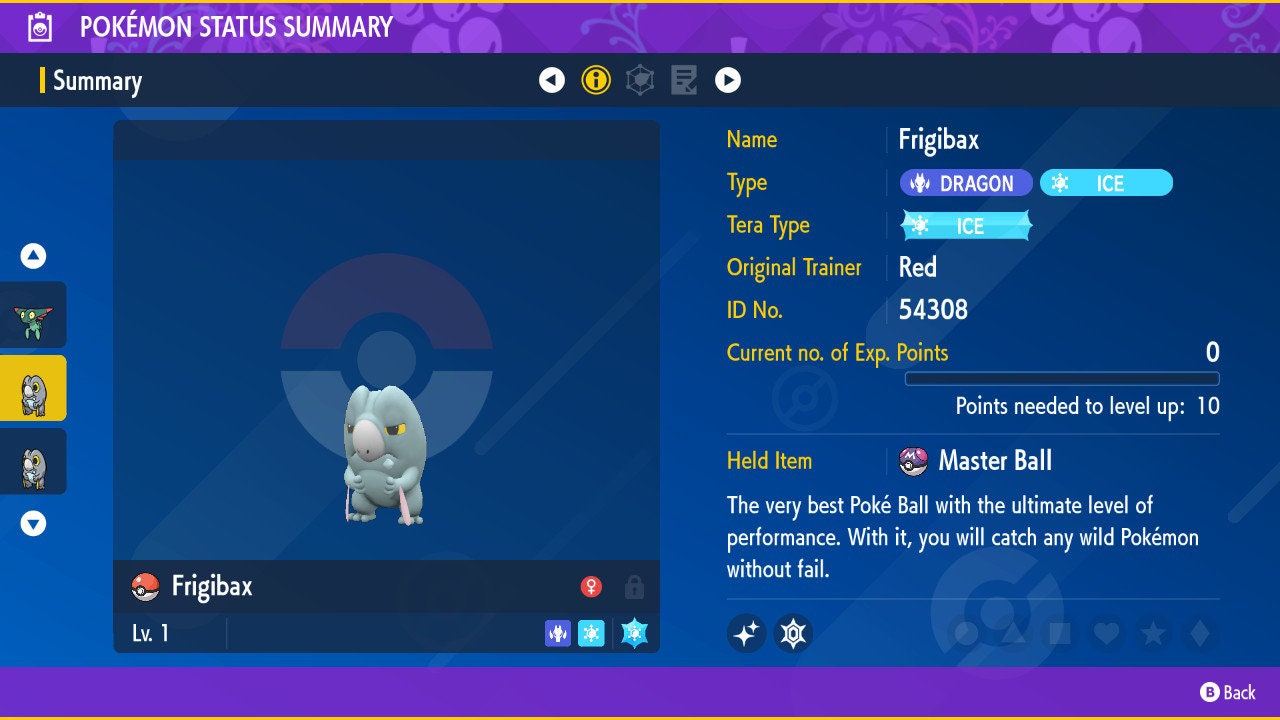The image size is (1280, 720).
Task: Select the Frigibax thumbnail in party list
Action: [x=33, y=389]
